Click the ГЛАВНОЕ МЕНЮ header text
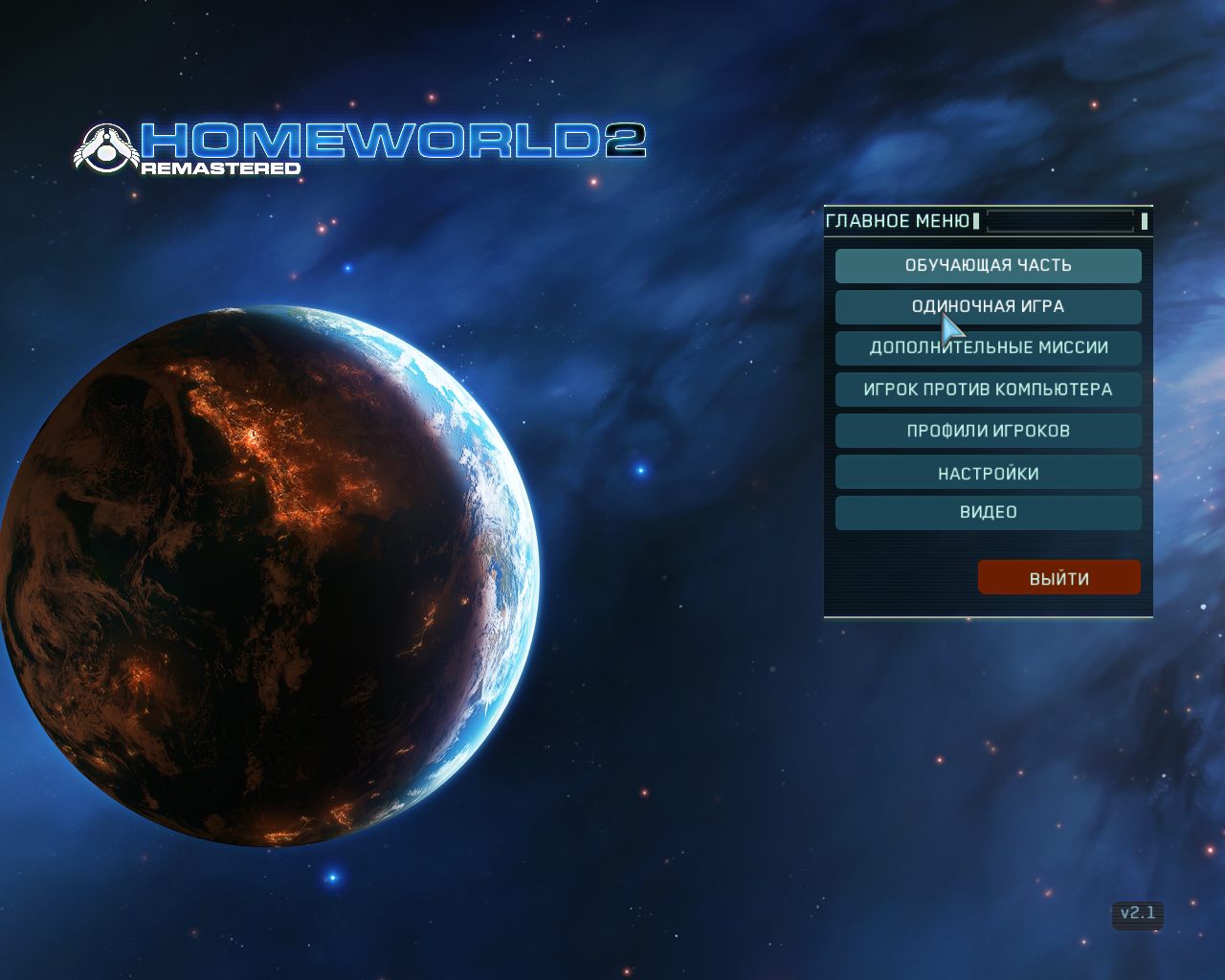 (898, 220)
